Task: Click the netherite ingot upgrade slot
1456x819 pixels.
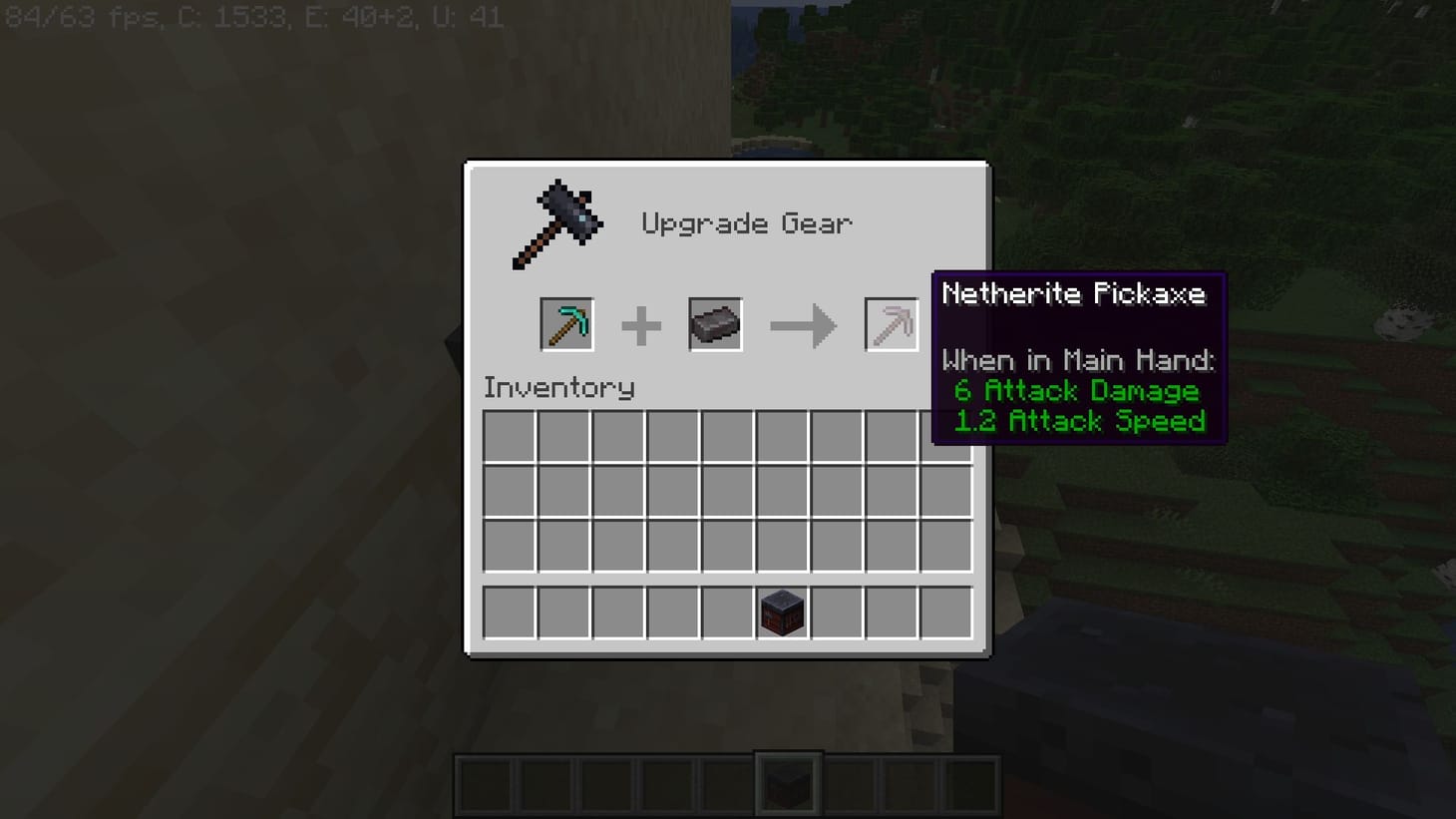Action: tap(713, 324)
